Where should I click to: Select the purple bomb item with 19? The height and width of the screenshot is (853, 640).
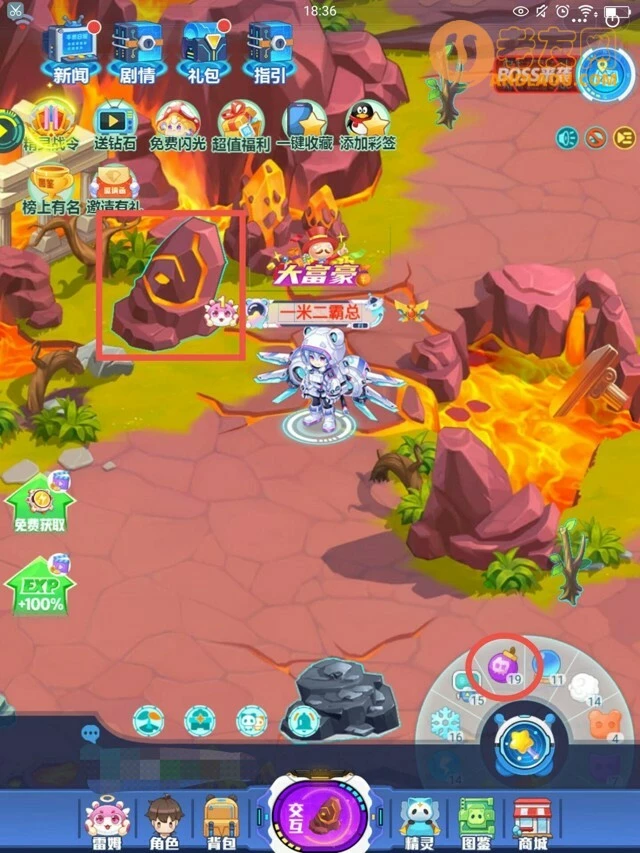click(503, 666)
